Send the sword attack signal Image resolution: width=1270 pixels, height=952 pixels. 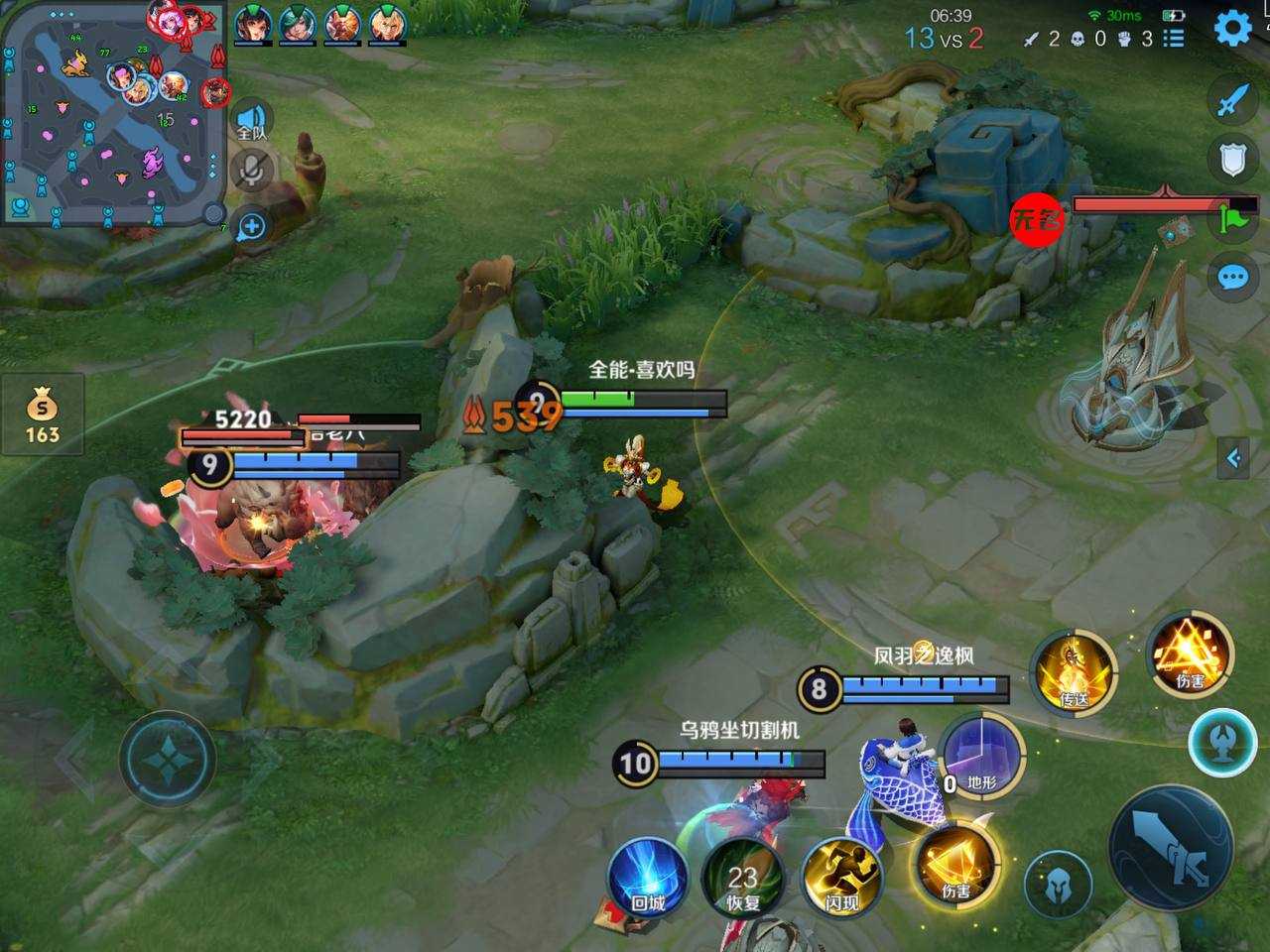(x=1232, y=100)
